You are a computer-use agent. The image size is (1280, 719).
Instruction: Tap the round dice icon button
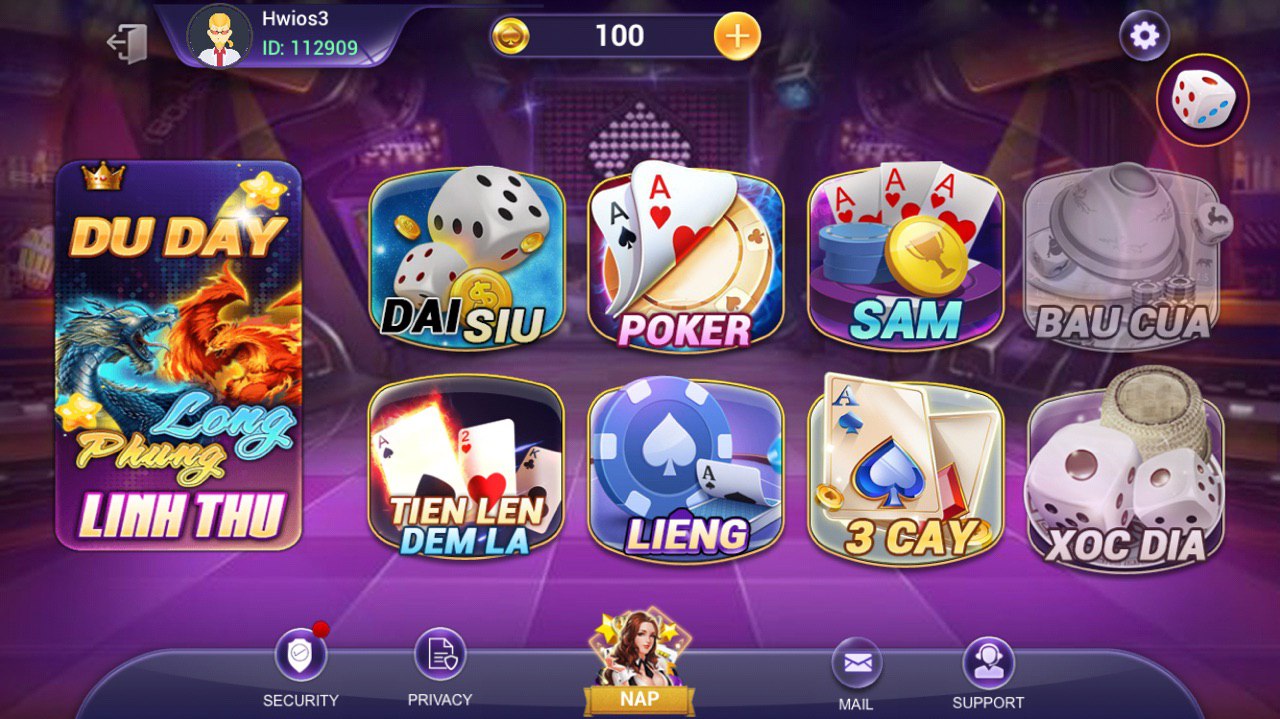click(x=1202, y=100)
